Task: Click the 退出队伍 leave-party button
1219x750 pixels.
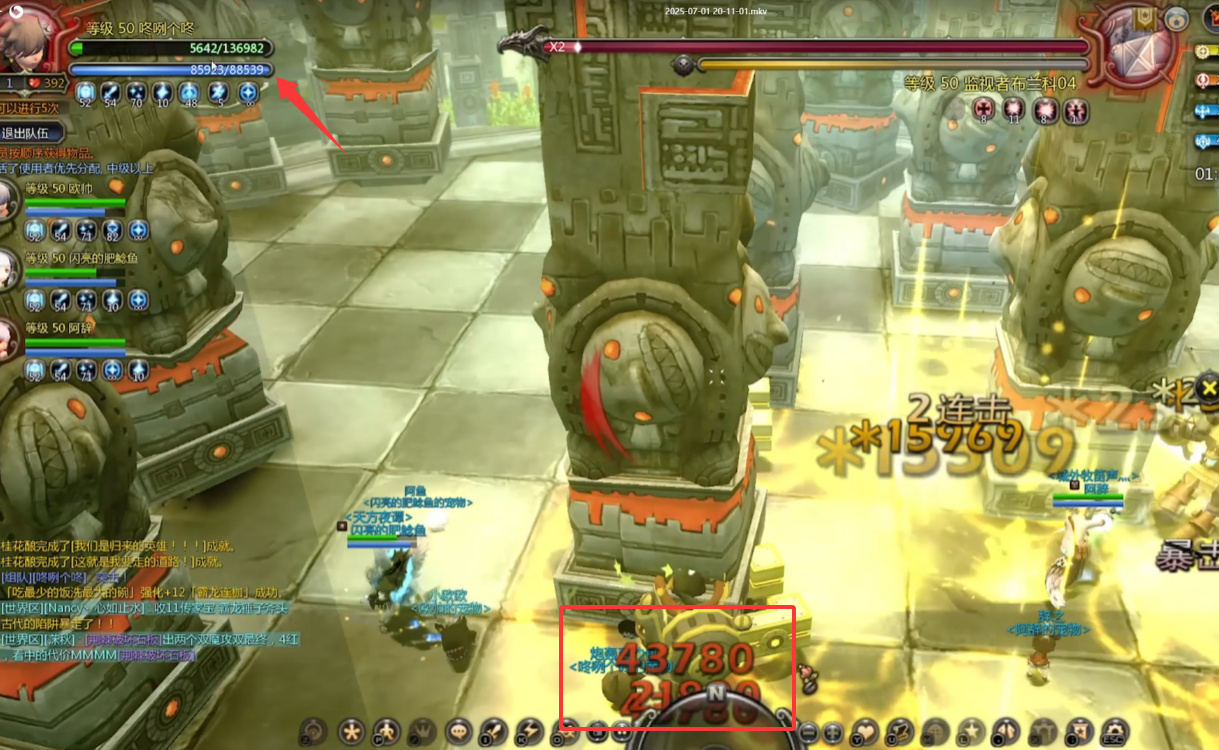Action: tap(32, 133)
